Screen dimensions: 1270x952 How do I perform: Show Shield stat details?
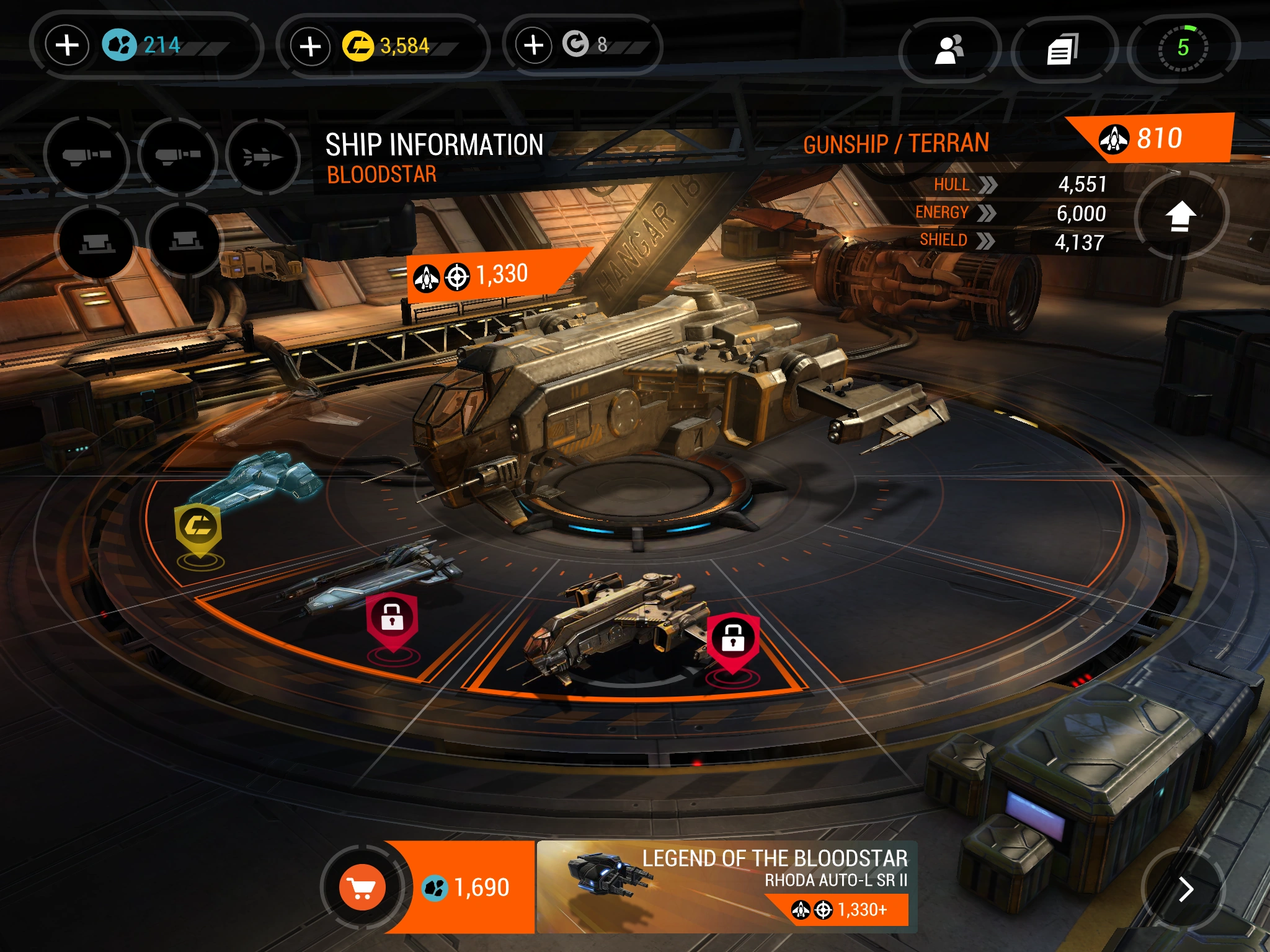tap(985, 240)
